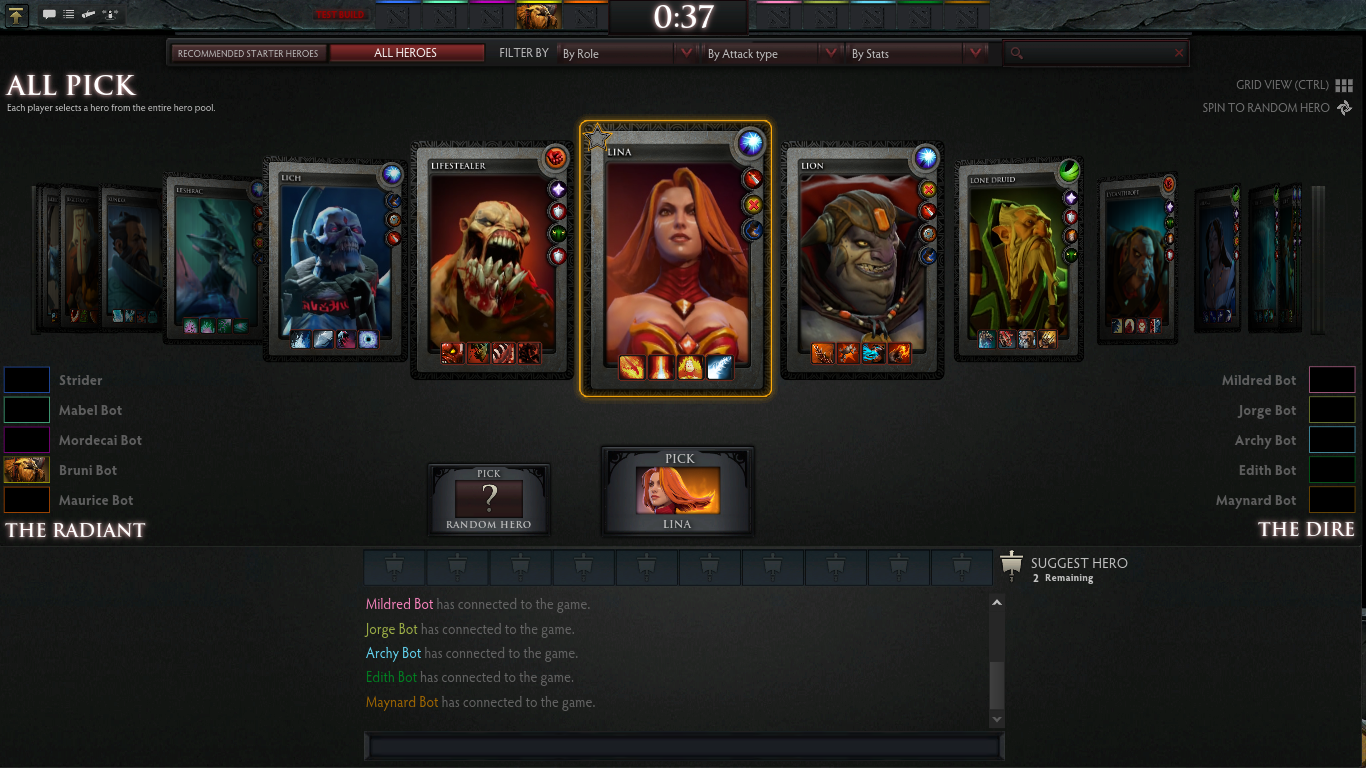
Task: Select the All Heroes tab
Action: [x=406, y=53]
